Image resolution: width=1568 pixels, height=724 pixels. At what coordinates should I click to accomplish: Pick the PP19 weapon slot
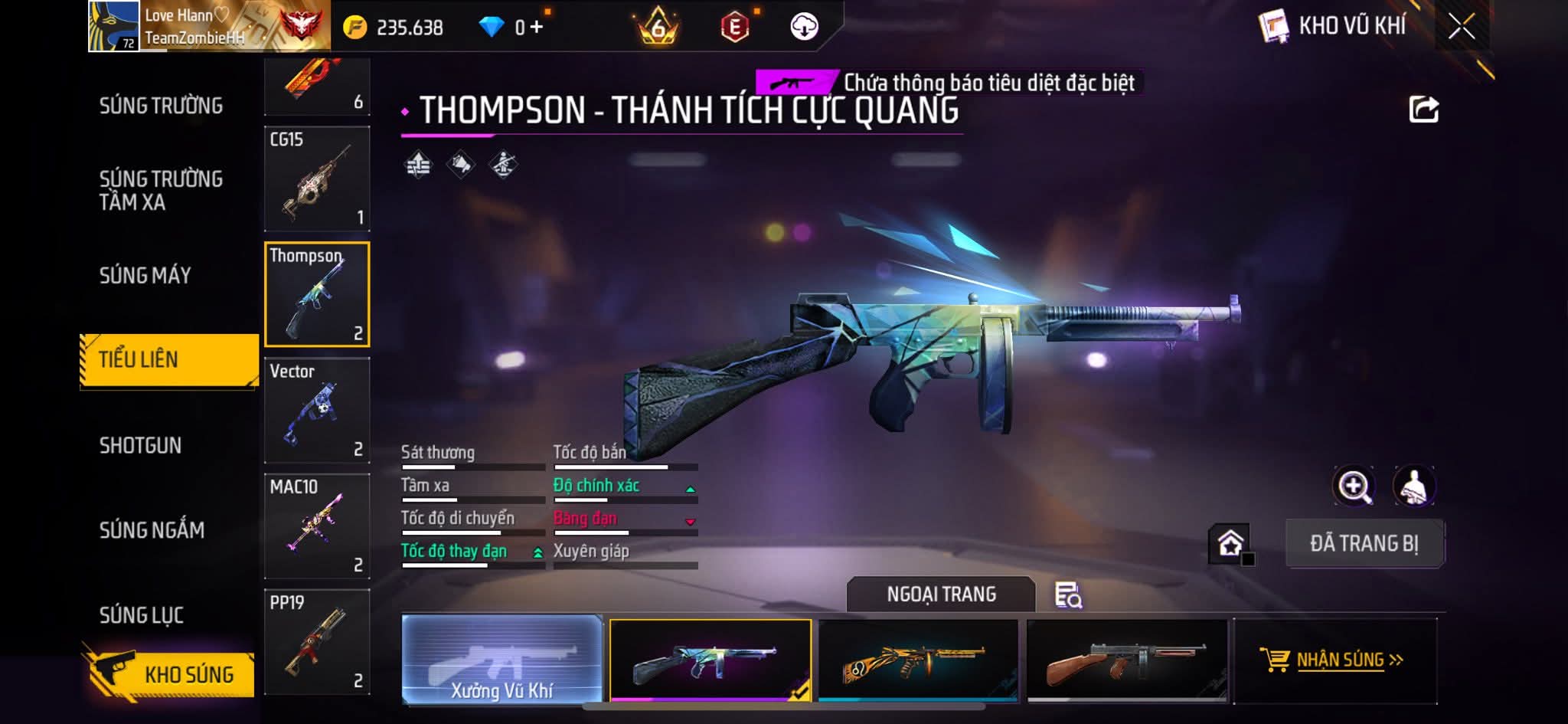click(317, 641)
